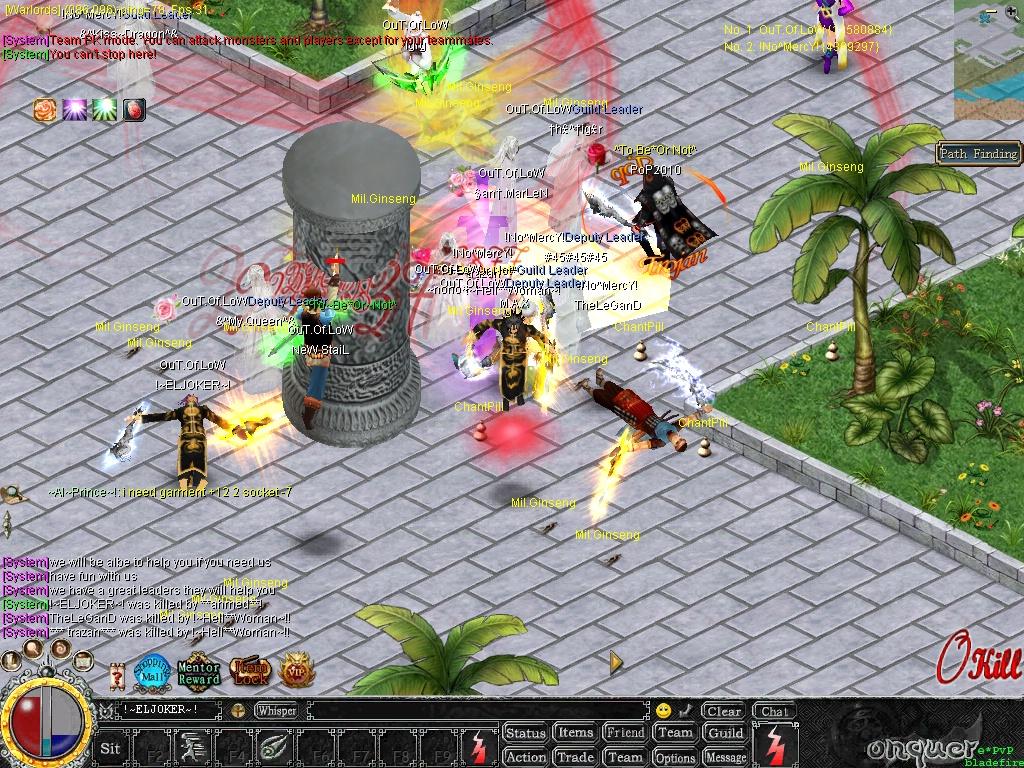Open the smiley emoticon picker

tap(663, 711)
